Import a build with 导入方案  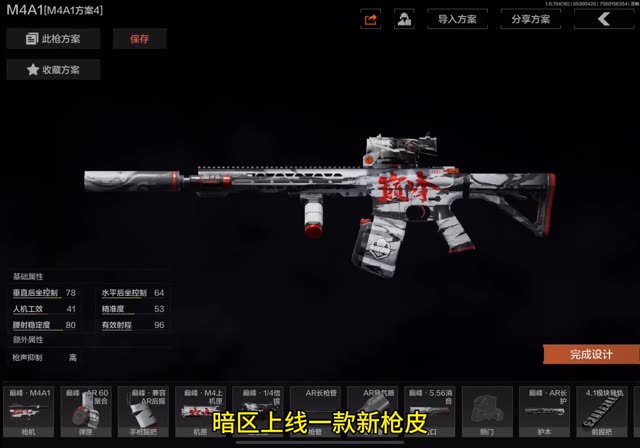pyautogui.click(x=457, y=19)
